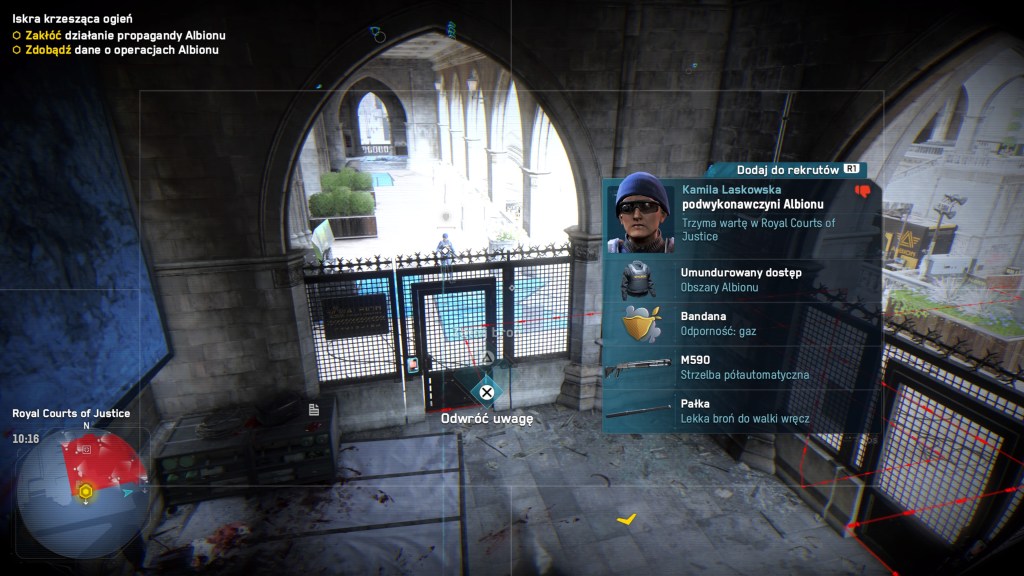Click the red thumbs-down icon on profile
This screenshot has width=1024, height=576.
point(862,191)
